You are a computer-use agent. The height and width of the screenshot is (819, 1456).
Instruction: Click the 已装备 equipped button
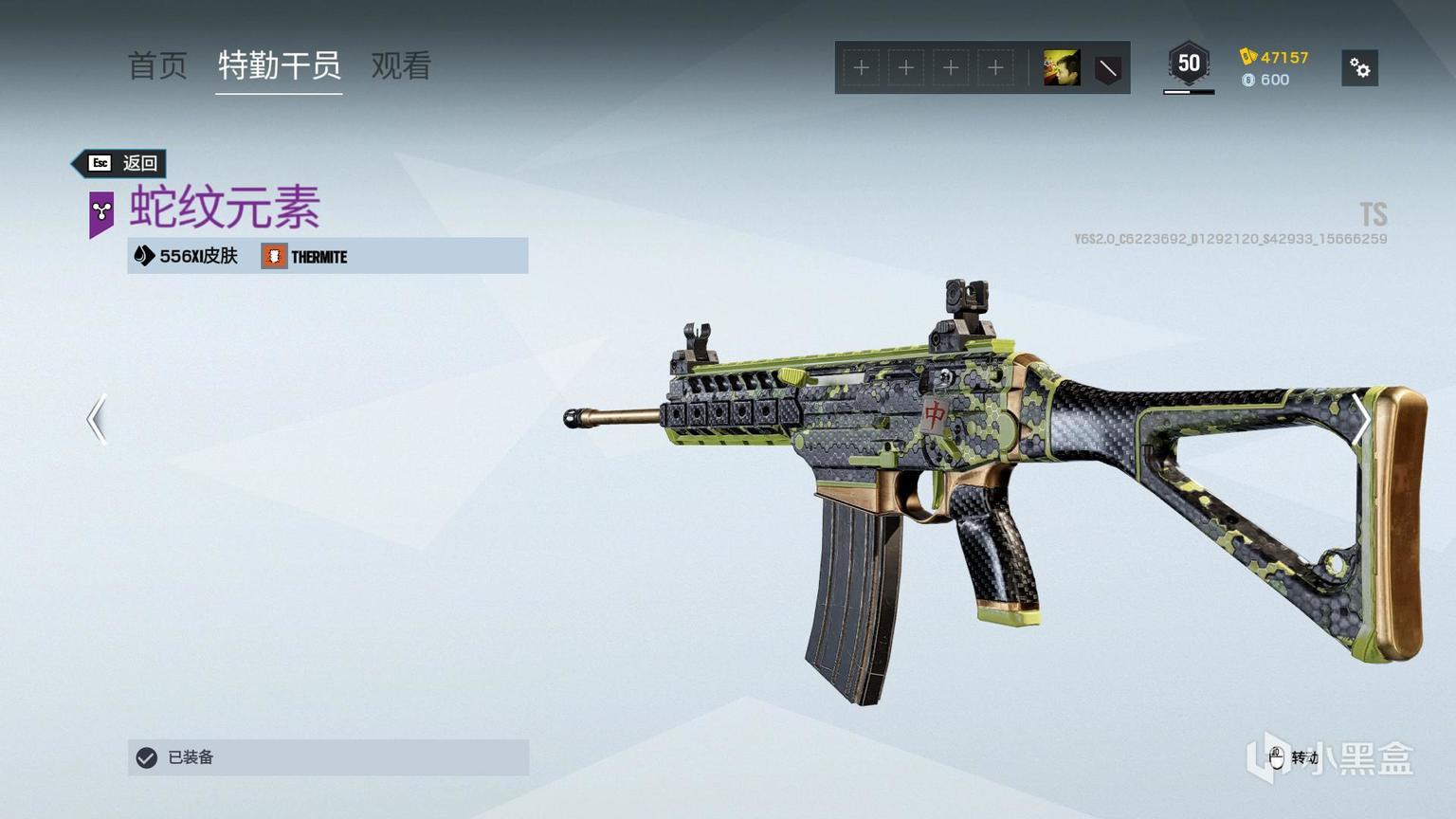click(328, 757)
